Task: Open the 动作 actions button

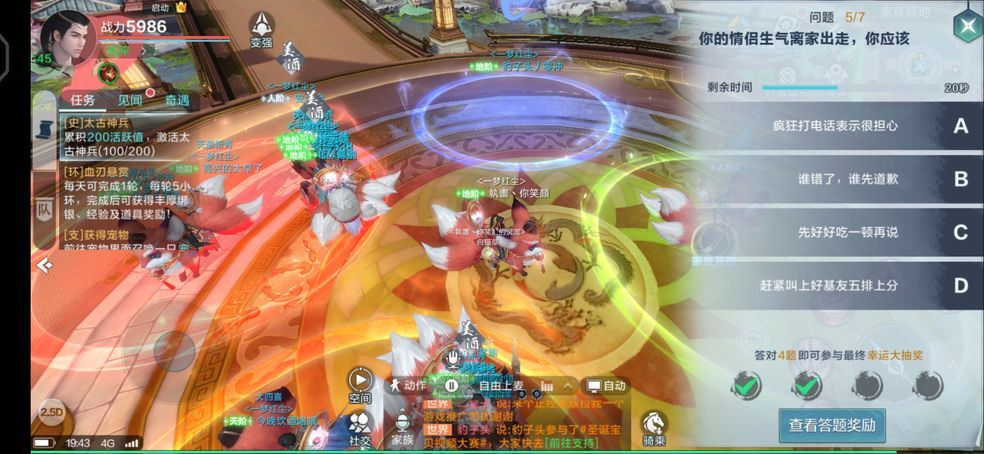Action: coord(408,385)
